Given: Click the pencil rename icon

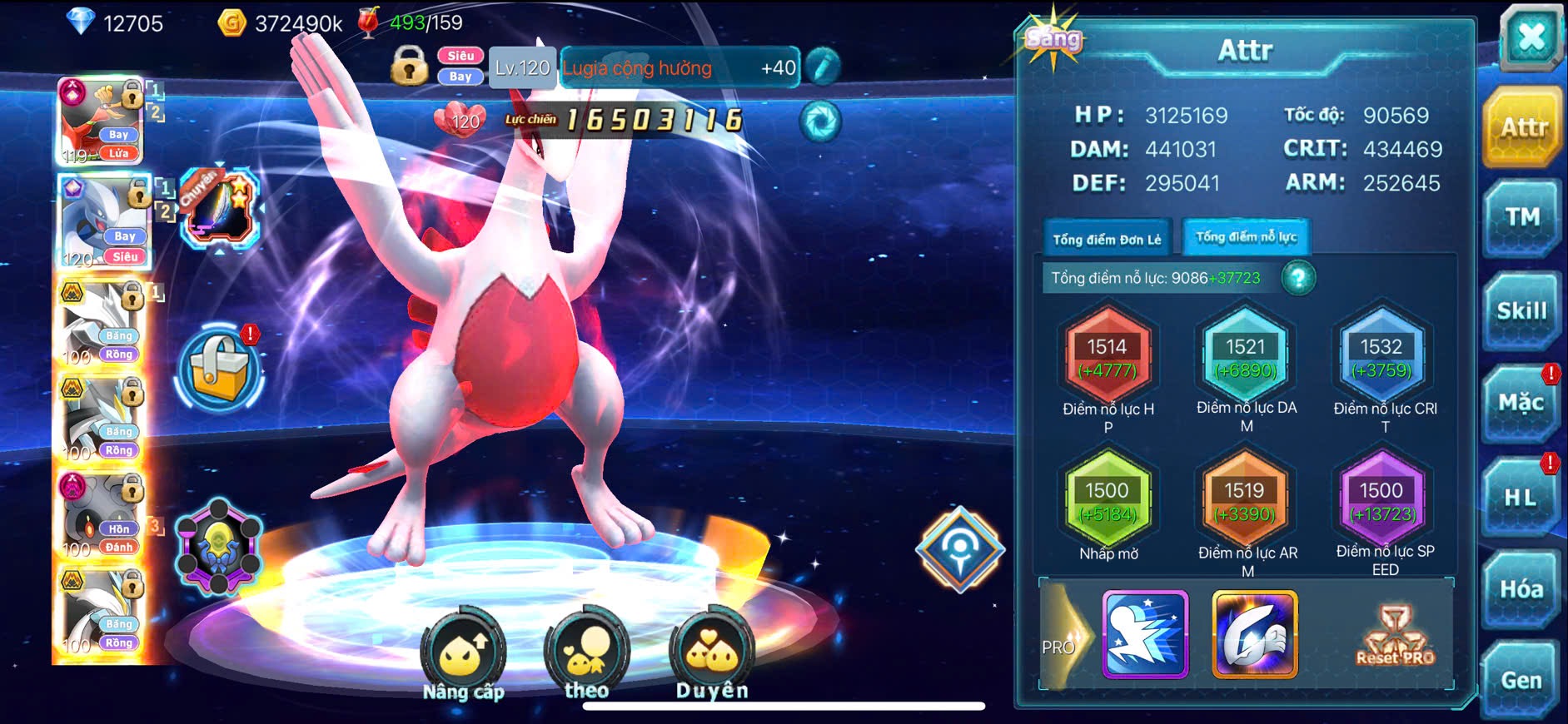Looking at the screenshot, I should 822,67.
